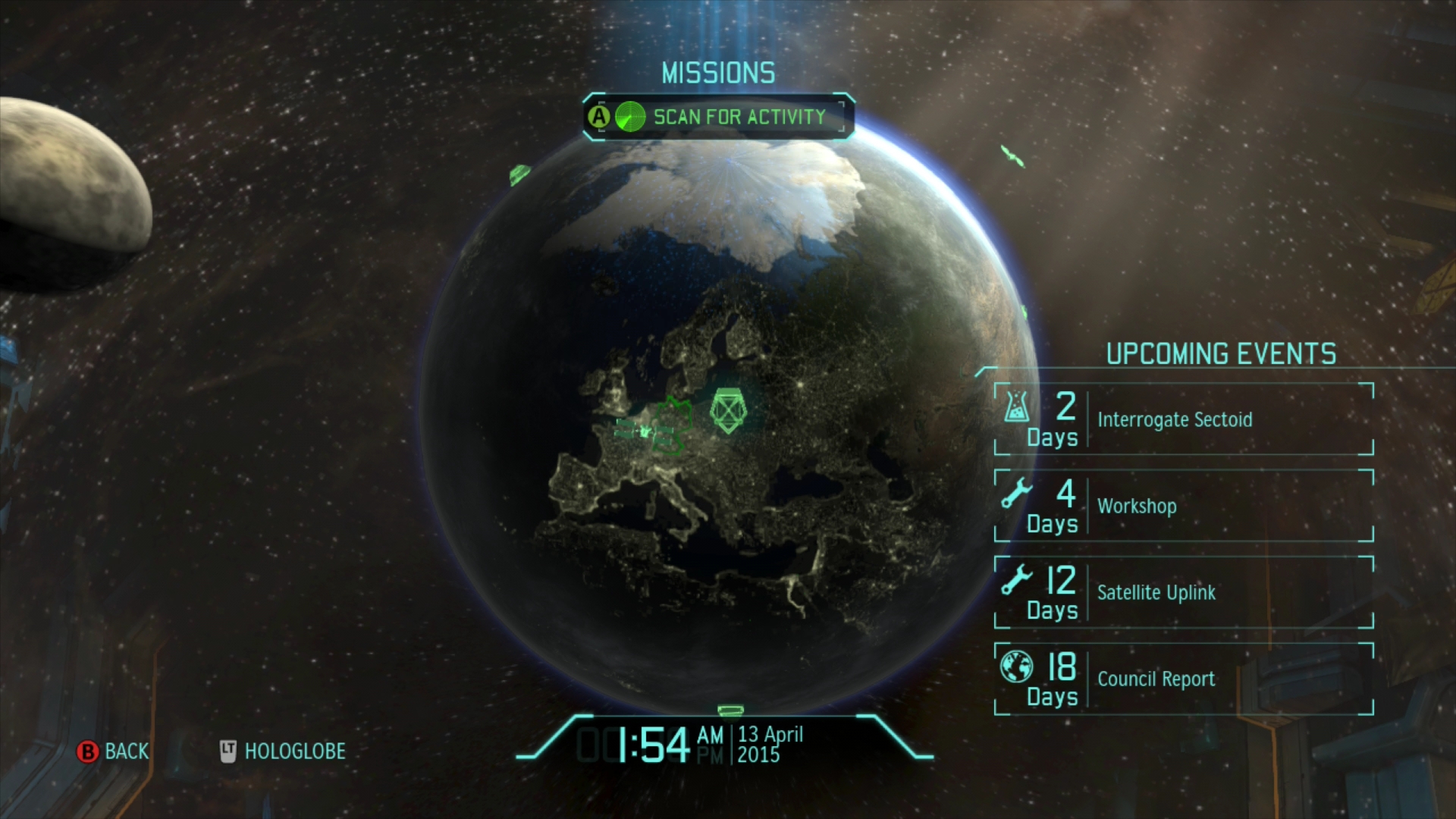
Task: Select the XCOM base marker on Europe
Action: [727, 412]
